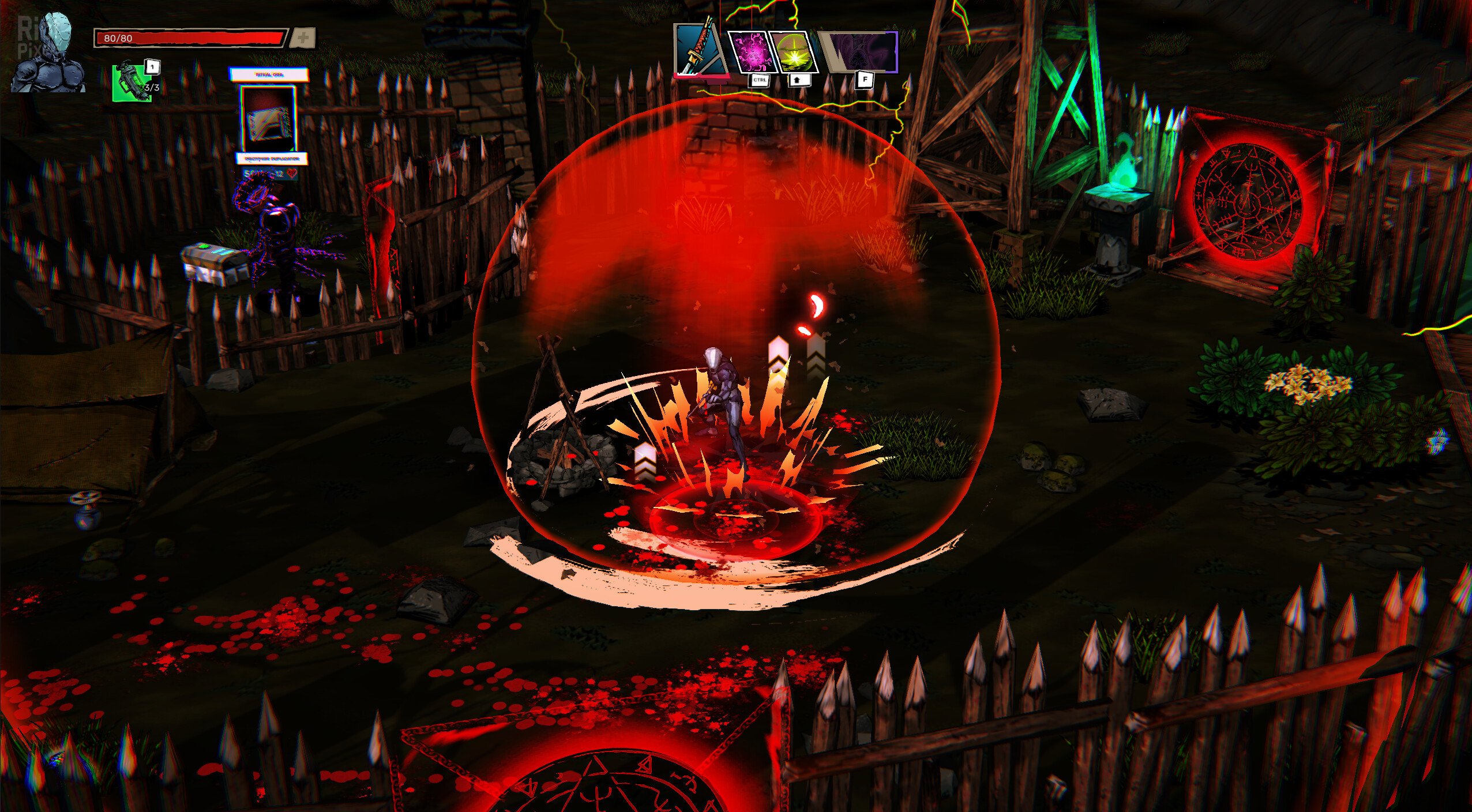Click the green grenade item in slot 1
Image resolution: width=1472 pixels, height=812 pixels.
point(132,84)
